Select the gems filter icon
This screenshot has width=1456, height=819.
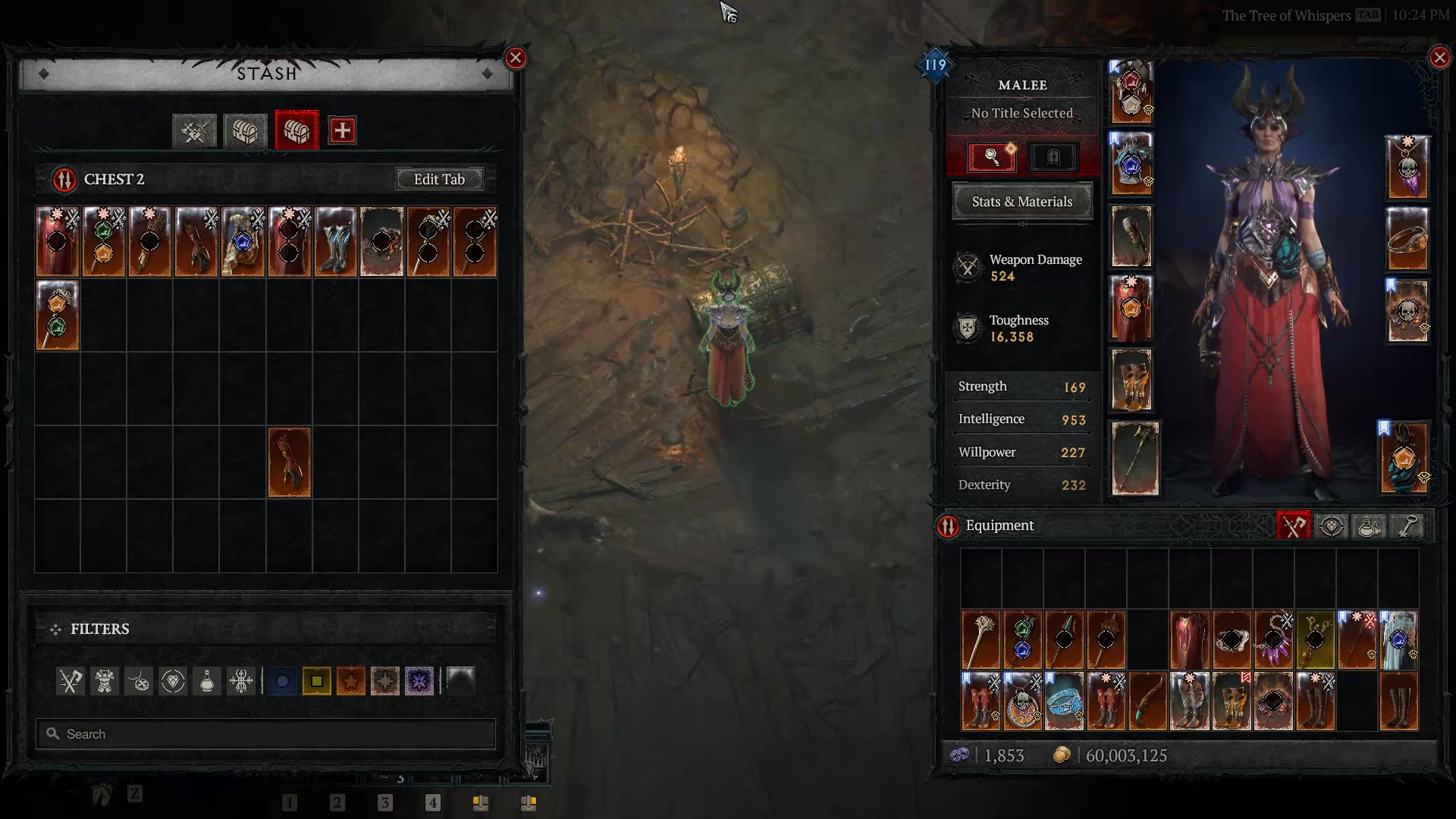pos(172,681)
